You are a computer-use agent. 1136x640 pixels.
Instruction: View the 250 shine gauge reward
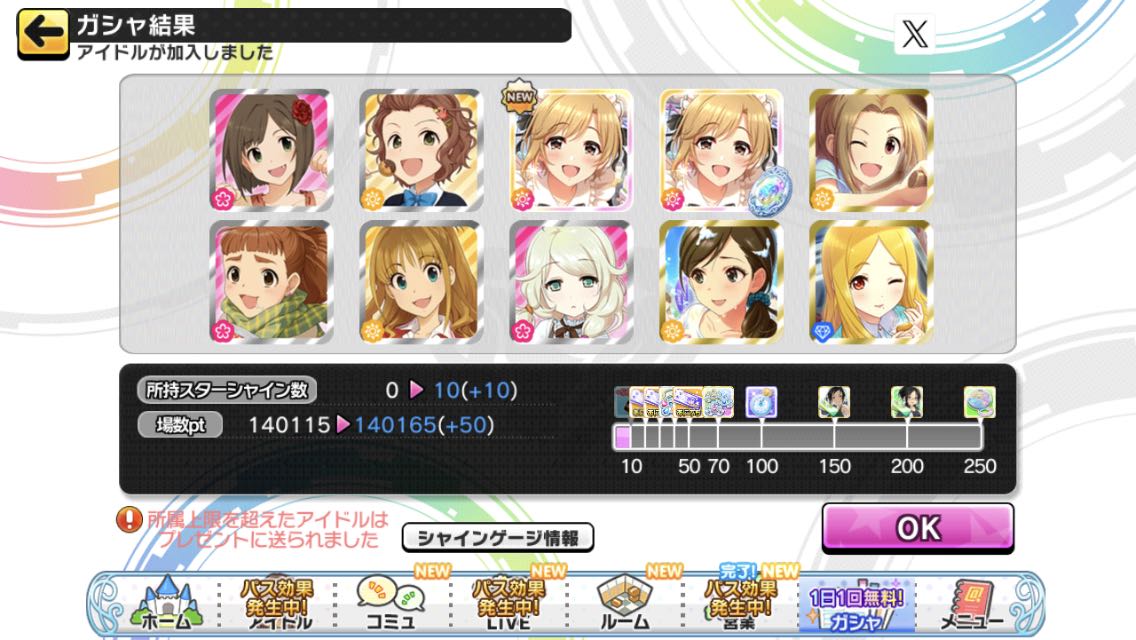click(979, 402)
